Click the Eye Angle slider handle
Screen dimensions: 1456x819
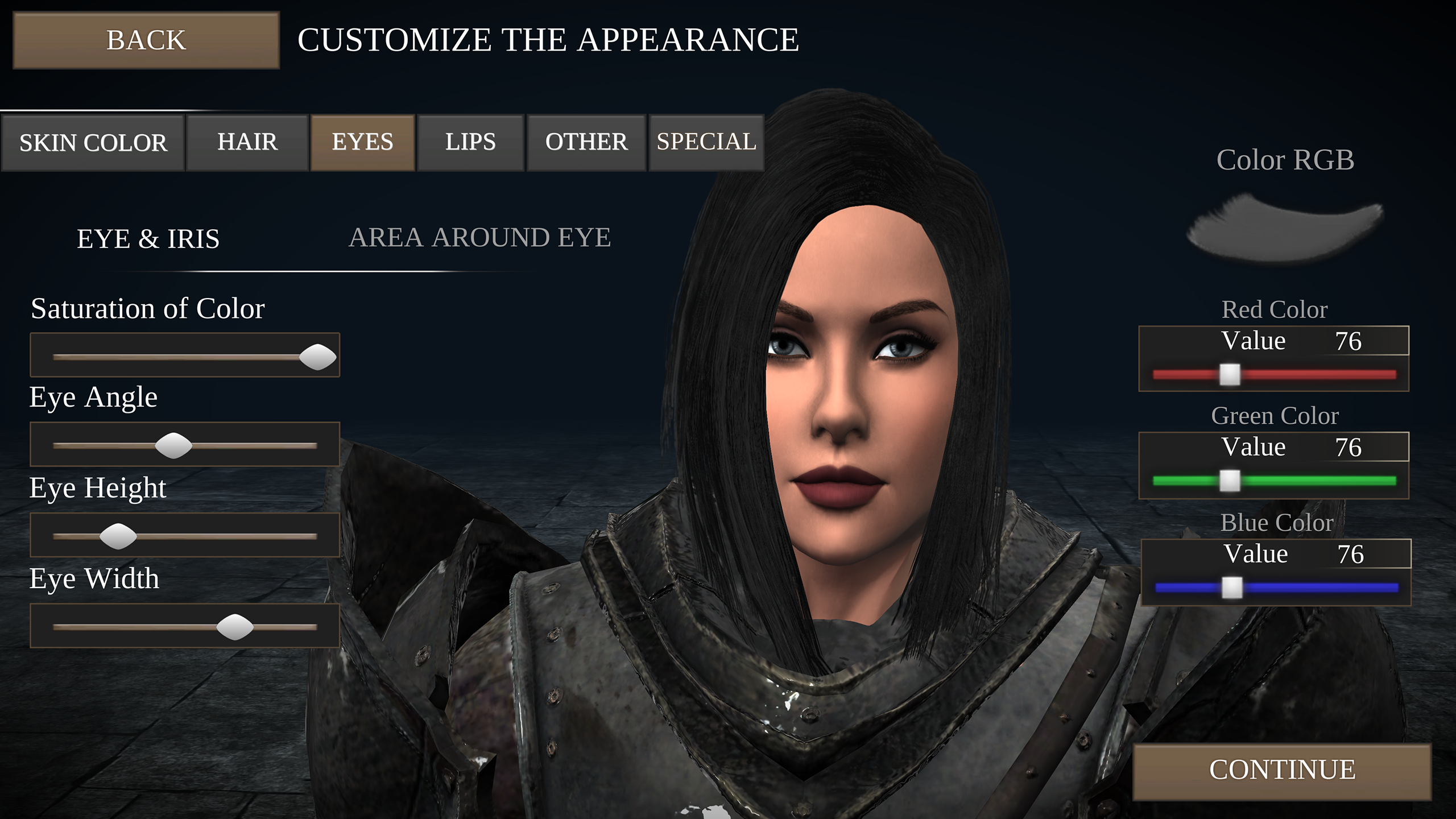[173, 445]
